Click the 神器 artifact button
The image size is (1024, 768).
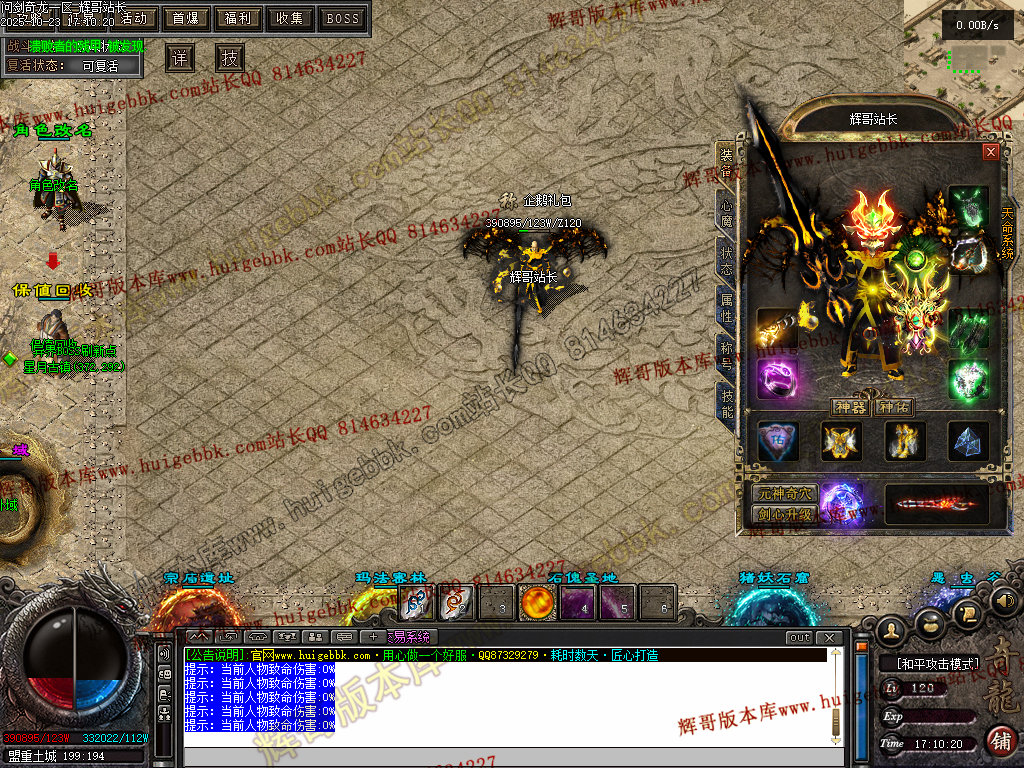848,407
